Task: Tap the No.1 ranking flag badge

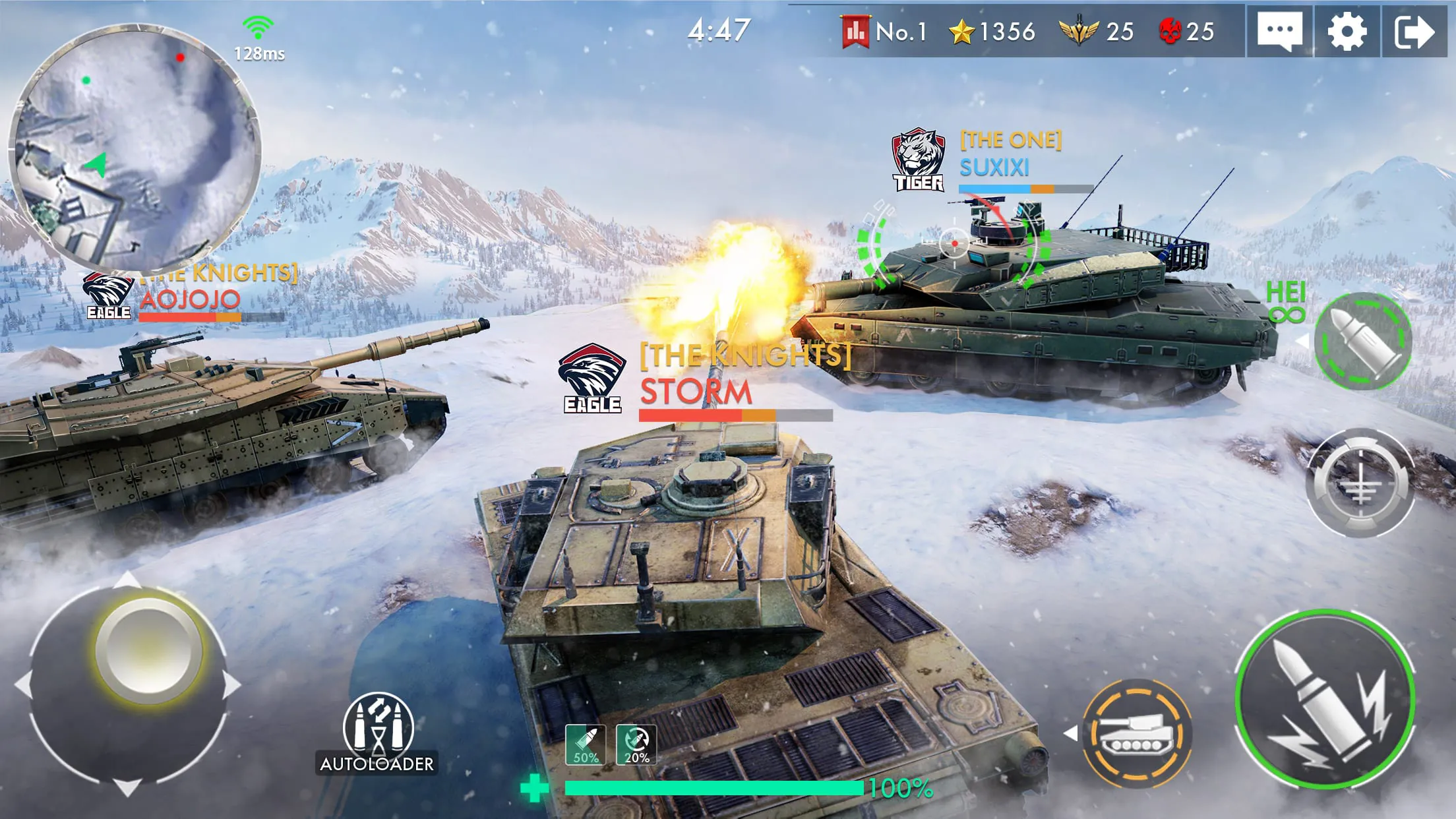Action: (855, 29)
